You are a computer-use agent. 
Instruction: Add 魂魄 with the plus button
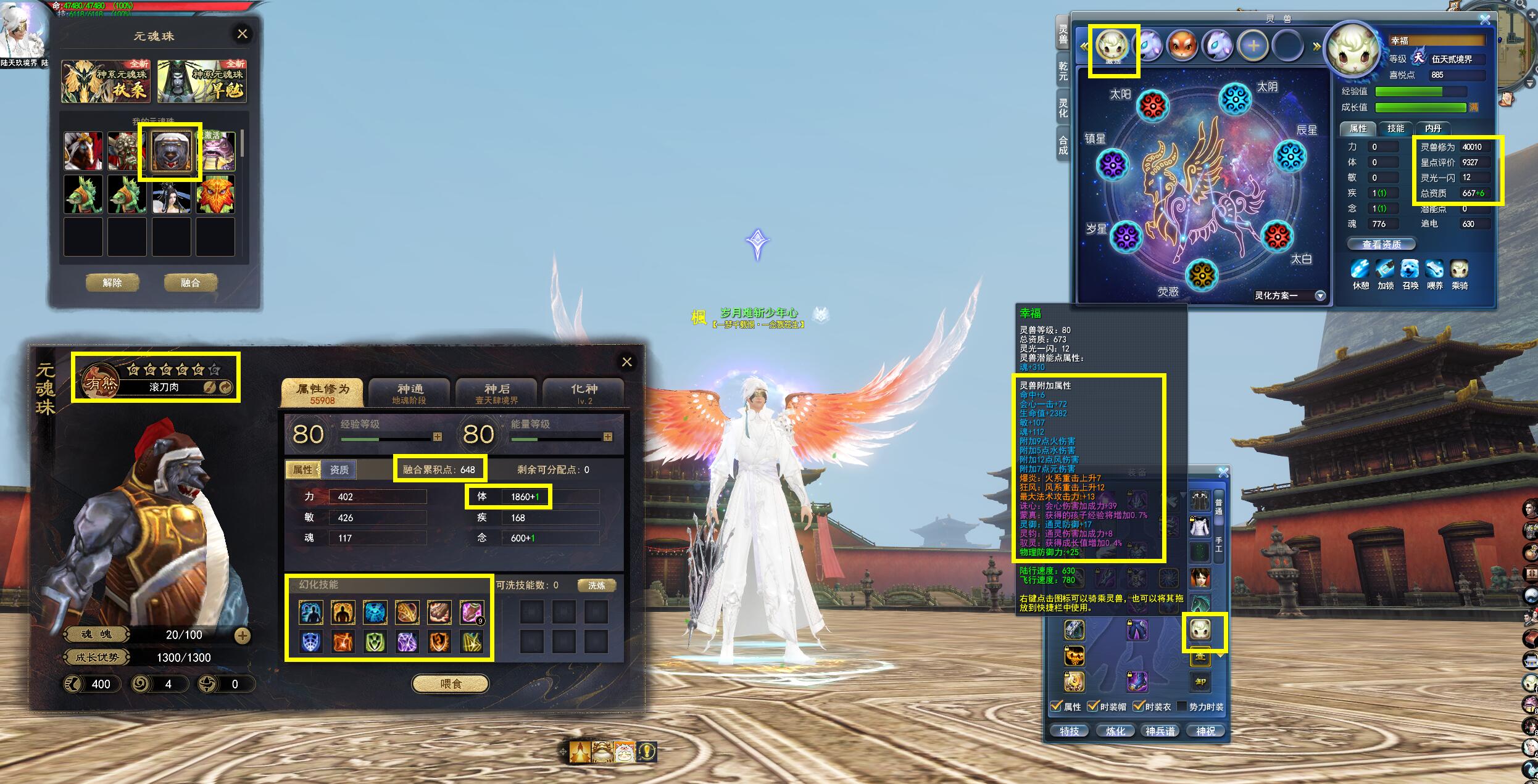click(x=243, y=635)
